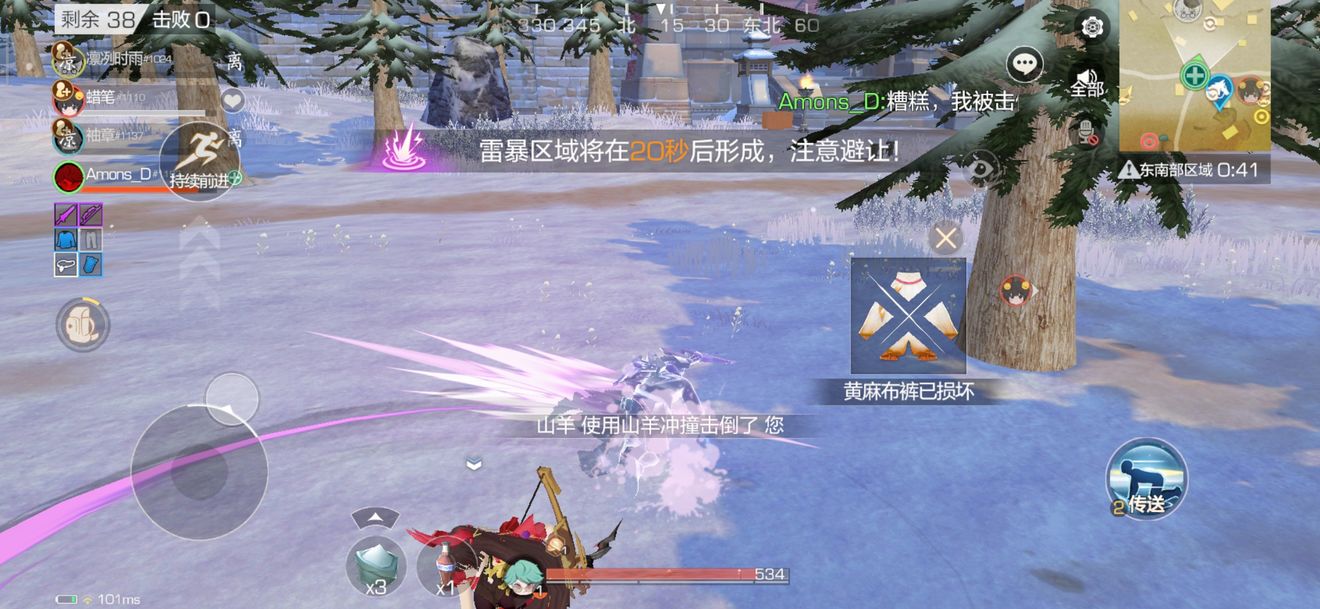Toggle 持续前进 auto-run

tap(200, 160)
